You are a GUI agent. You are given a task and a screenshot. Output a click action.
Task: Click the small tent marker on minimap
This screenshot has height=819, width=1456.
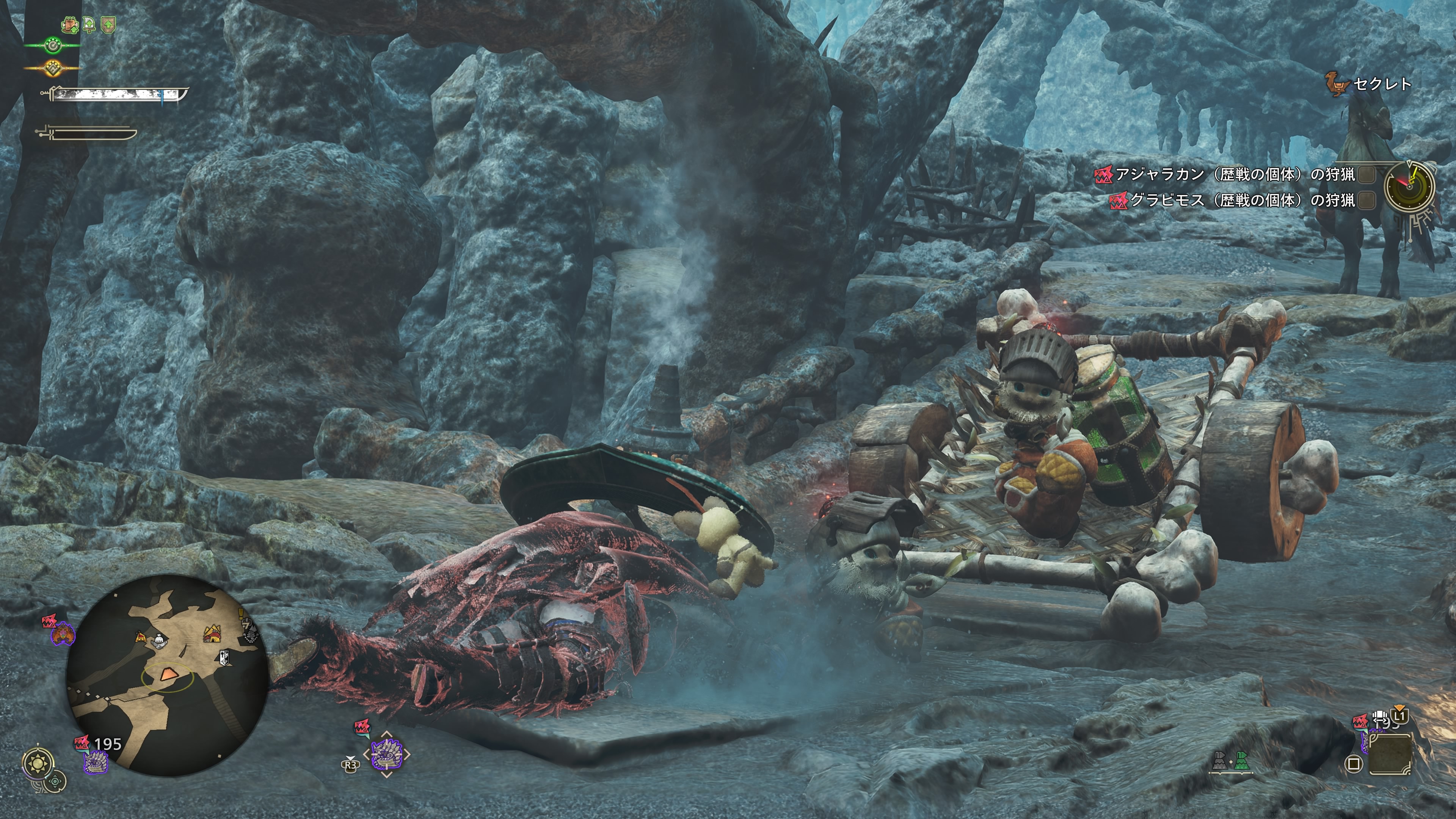[140, 637]
